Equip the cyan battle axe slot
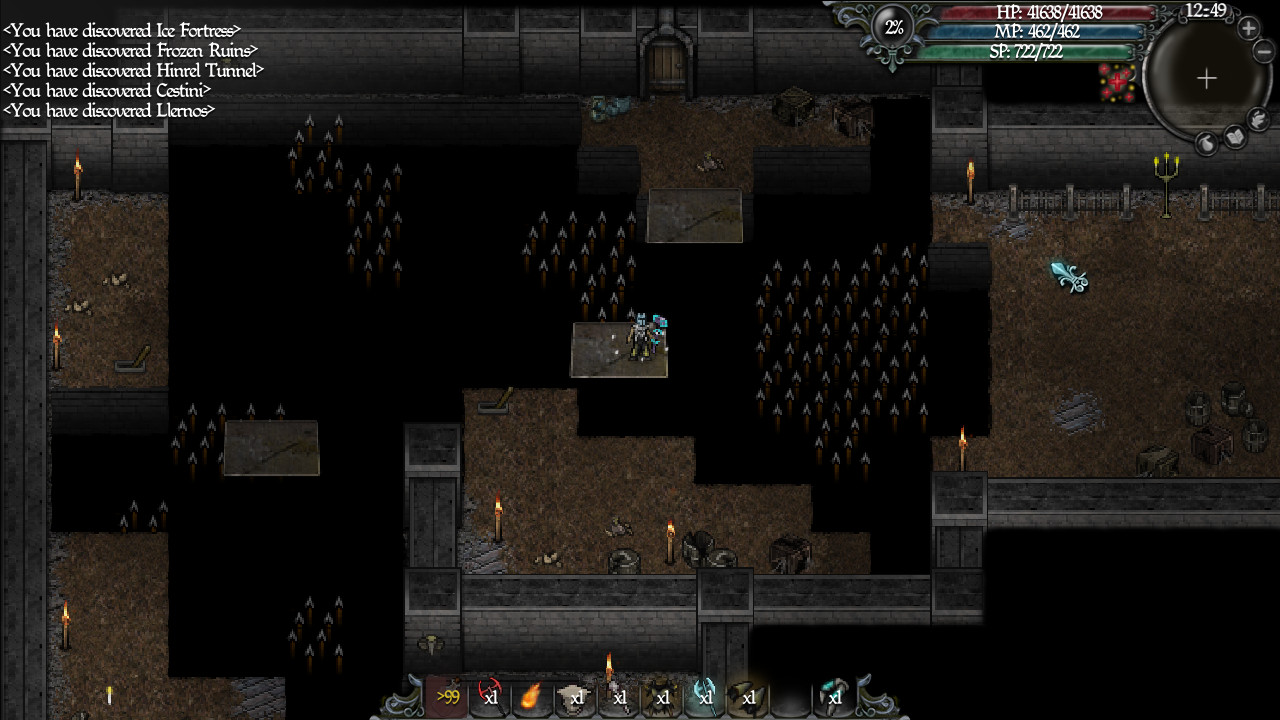 click(x=705, y=696)
